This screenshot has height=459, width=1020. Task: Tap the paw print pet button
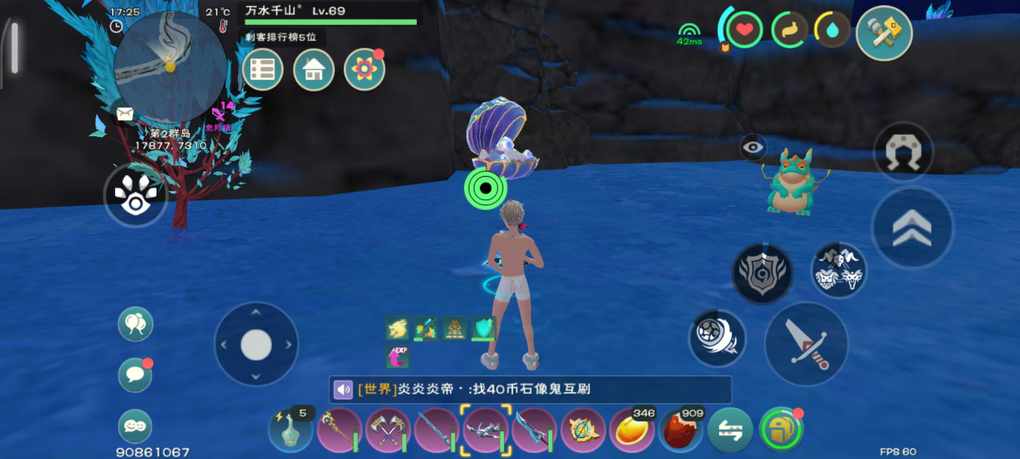click(135, 196)
